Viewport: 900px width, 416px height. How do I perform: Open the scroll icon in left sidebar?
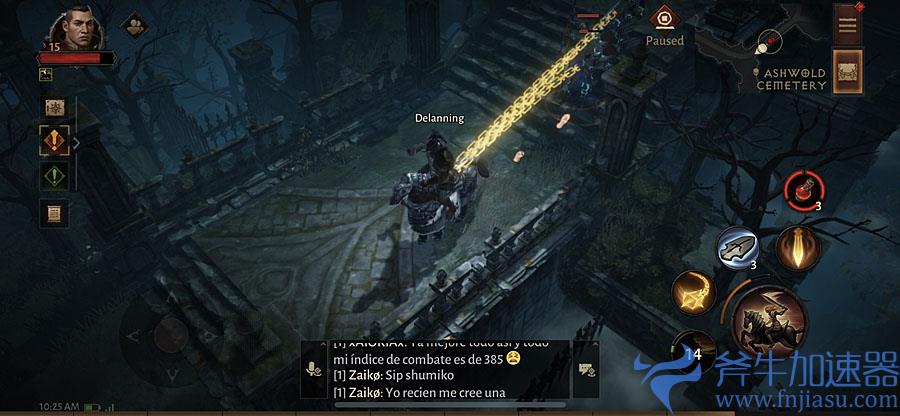click(x=53, y=212)
